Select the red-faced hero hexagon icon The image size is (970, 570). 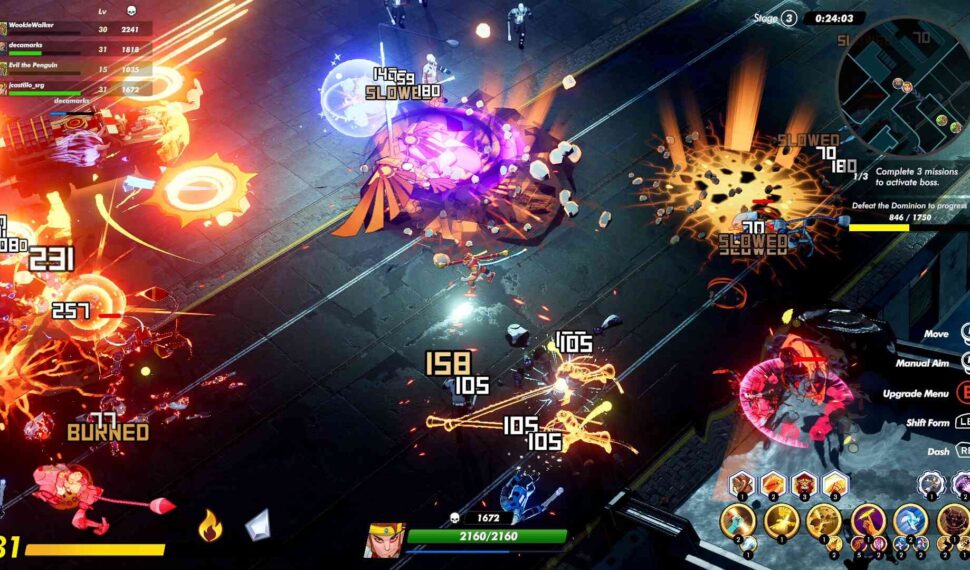coord(805,486)
